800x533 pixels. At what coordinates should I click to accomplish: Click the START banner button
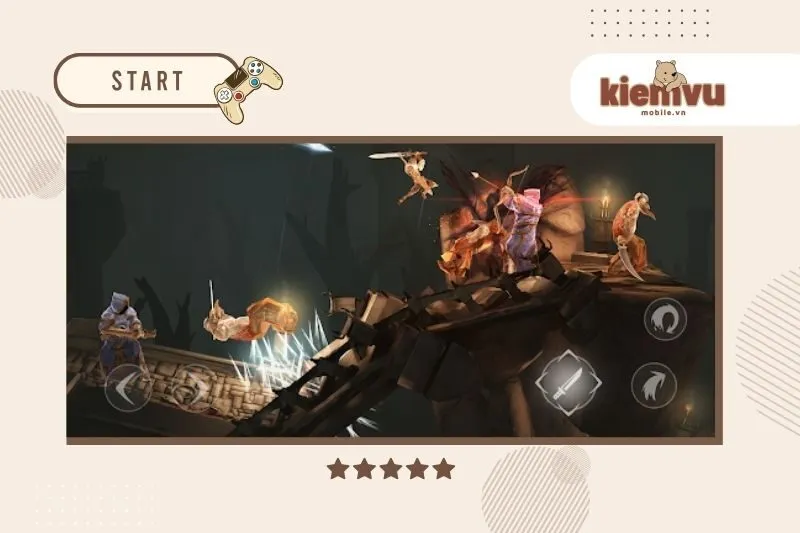147,81
